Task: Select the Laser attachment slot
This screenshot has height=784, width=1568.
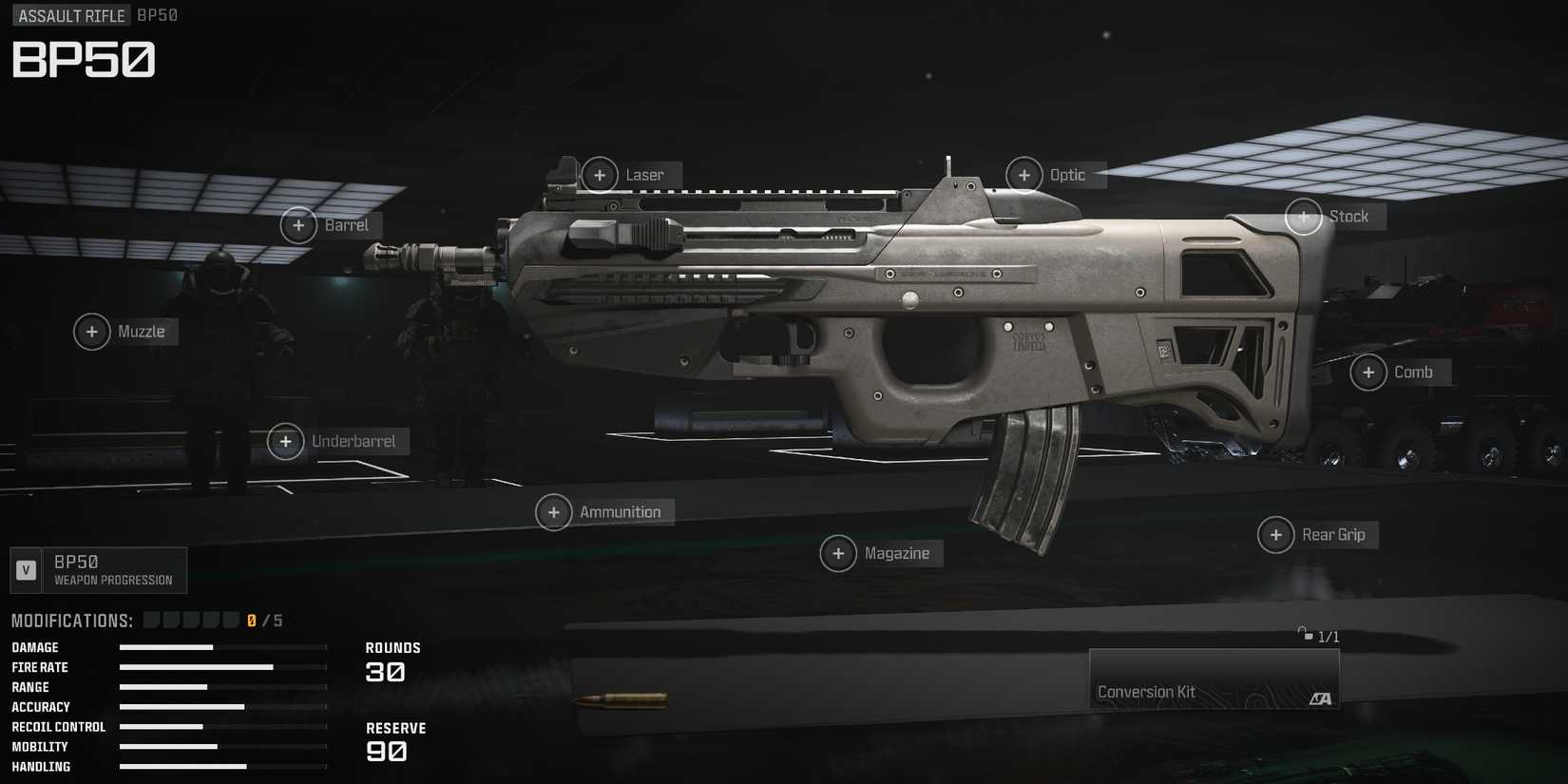Action: click(601, 175)
